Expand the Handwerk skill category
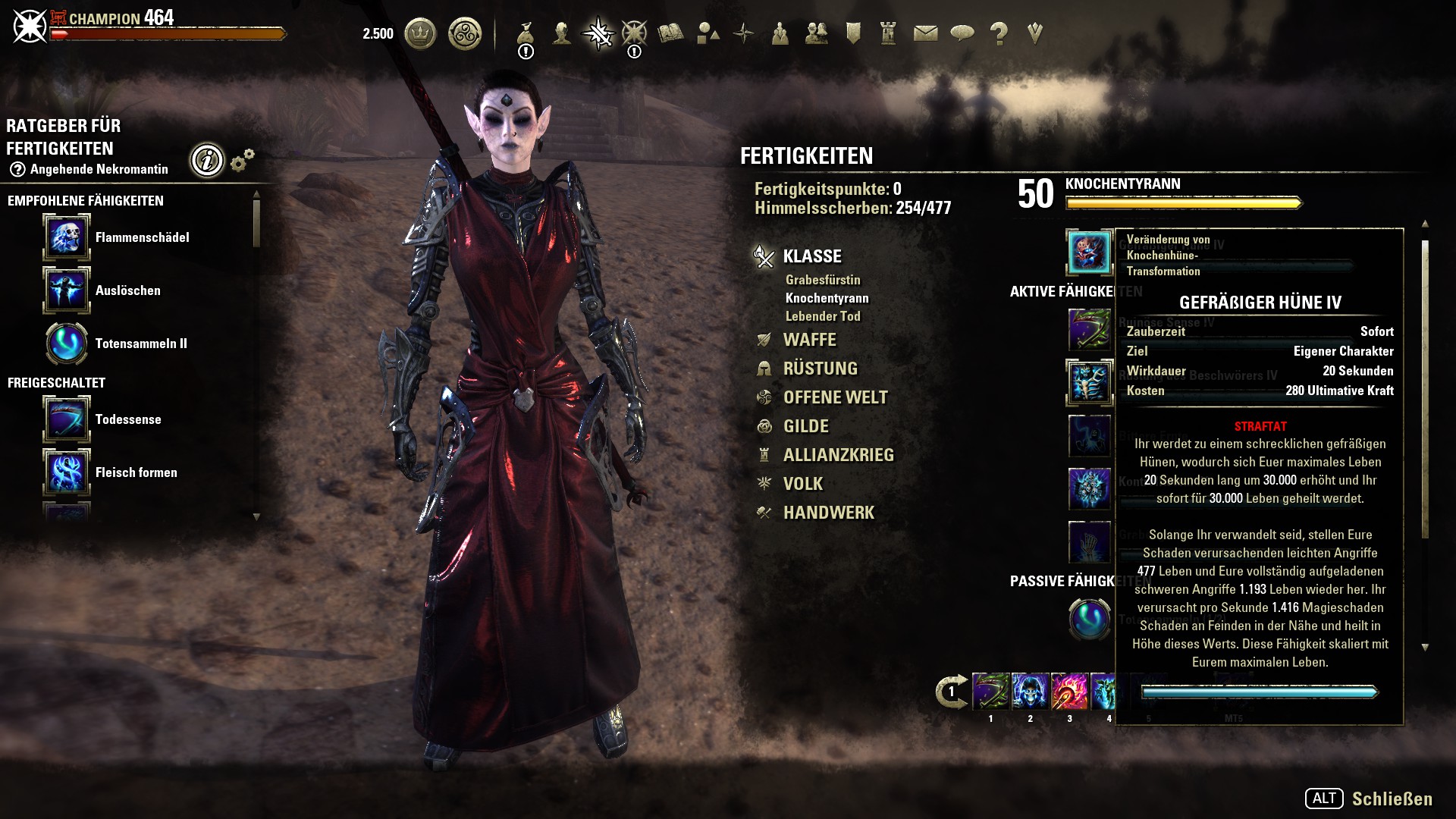 [828, 513]
